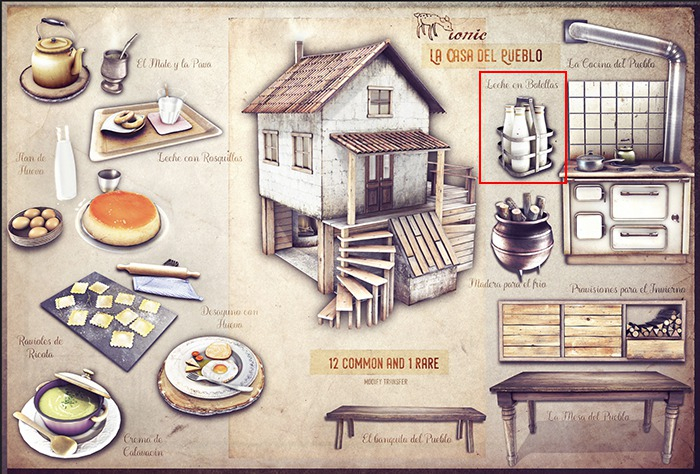The height and width of the screenshot is (474, 700).
Task: Select the rare La Casa del Pueblo house
Action: 355,180
